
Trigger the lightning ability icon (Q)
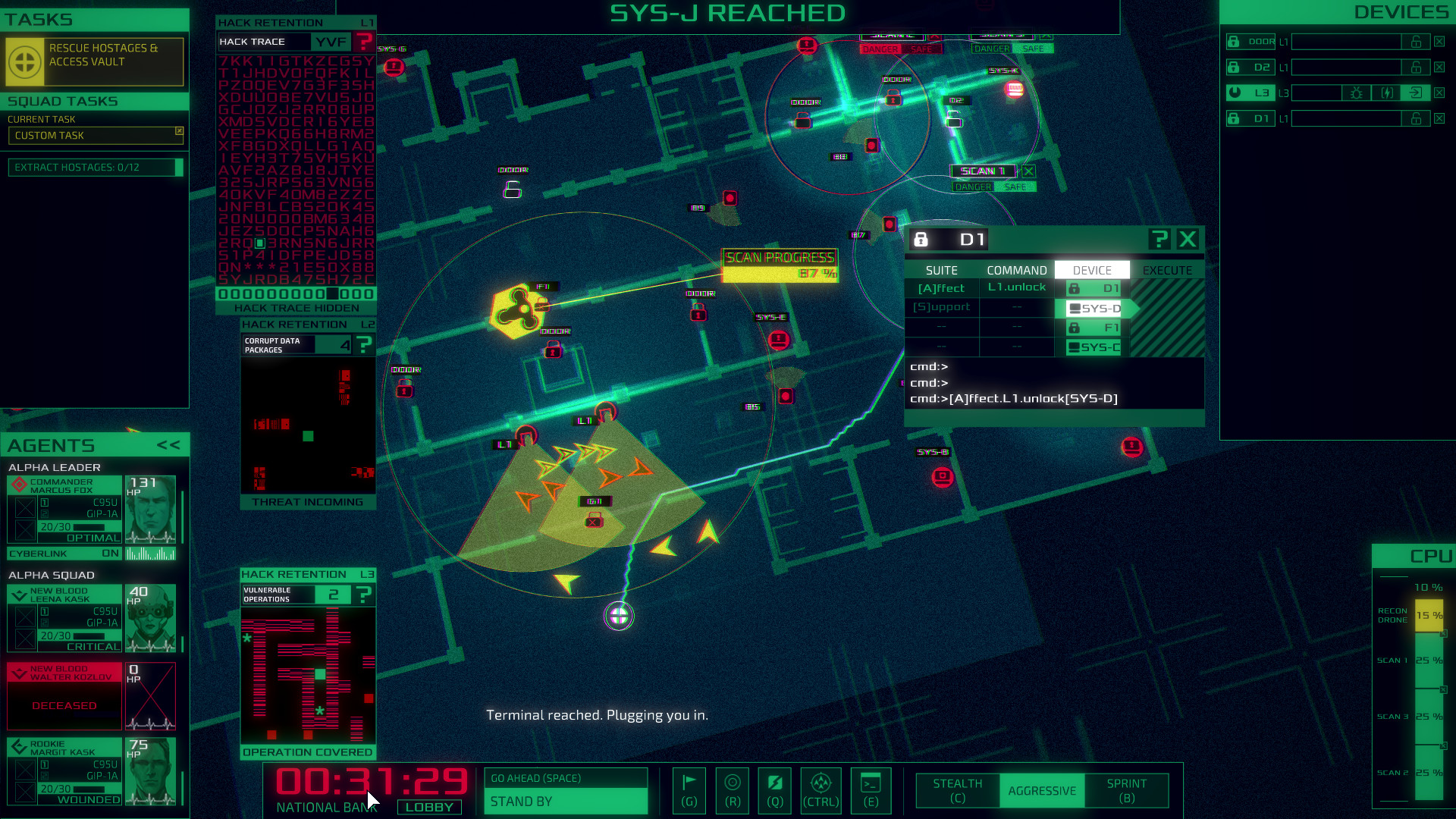(774, 791)
